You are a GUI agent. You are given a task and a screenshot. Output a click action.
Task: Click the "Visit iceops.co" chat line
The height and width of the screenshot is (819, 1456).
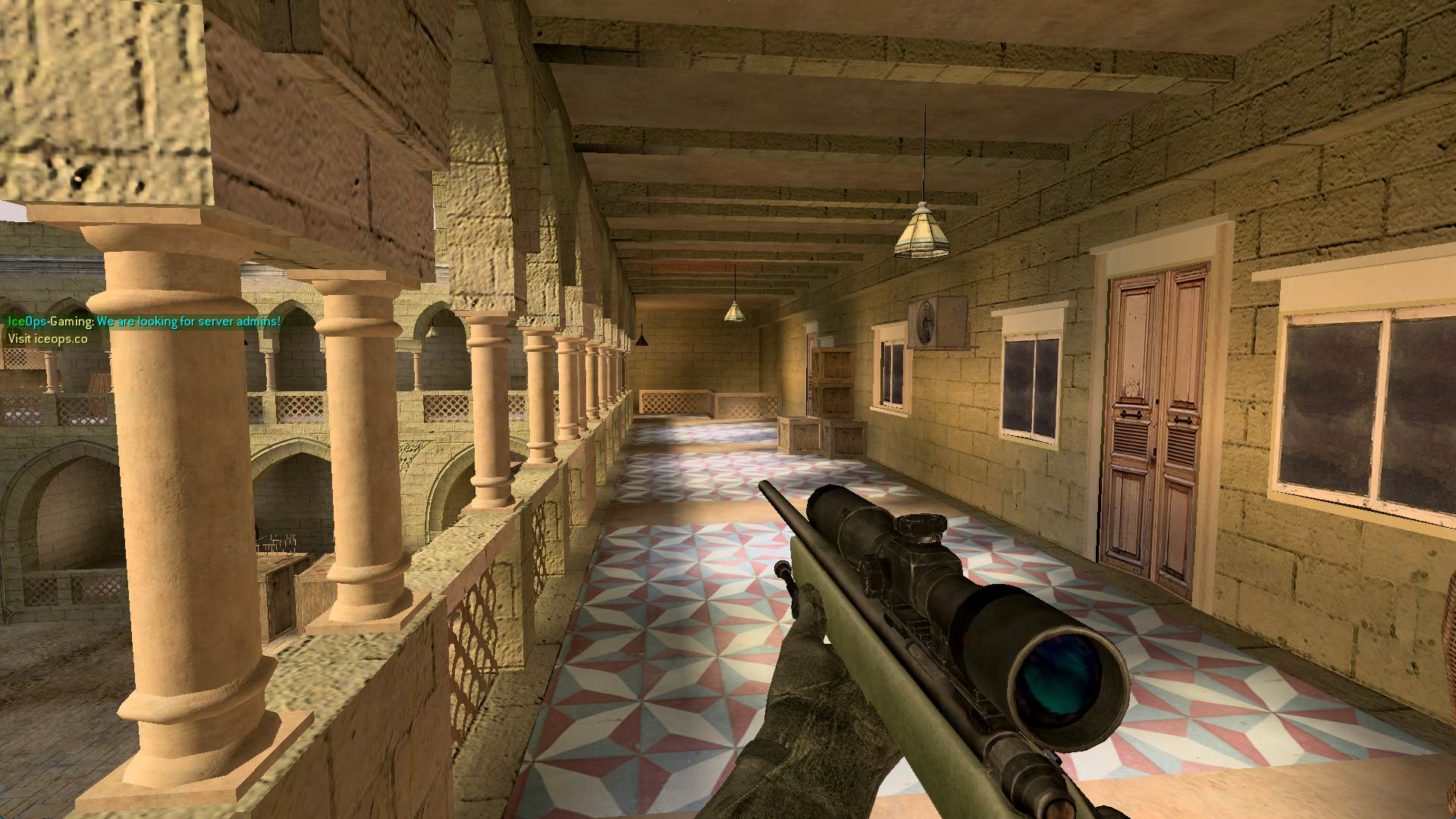pos(47,339)
